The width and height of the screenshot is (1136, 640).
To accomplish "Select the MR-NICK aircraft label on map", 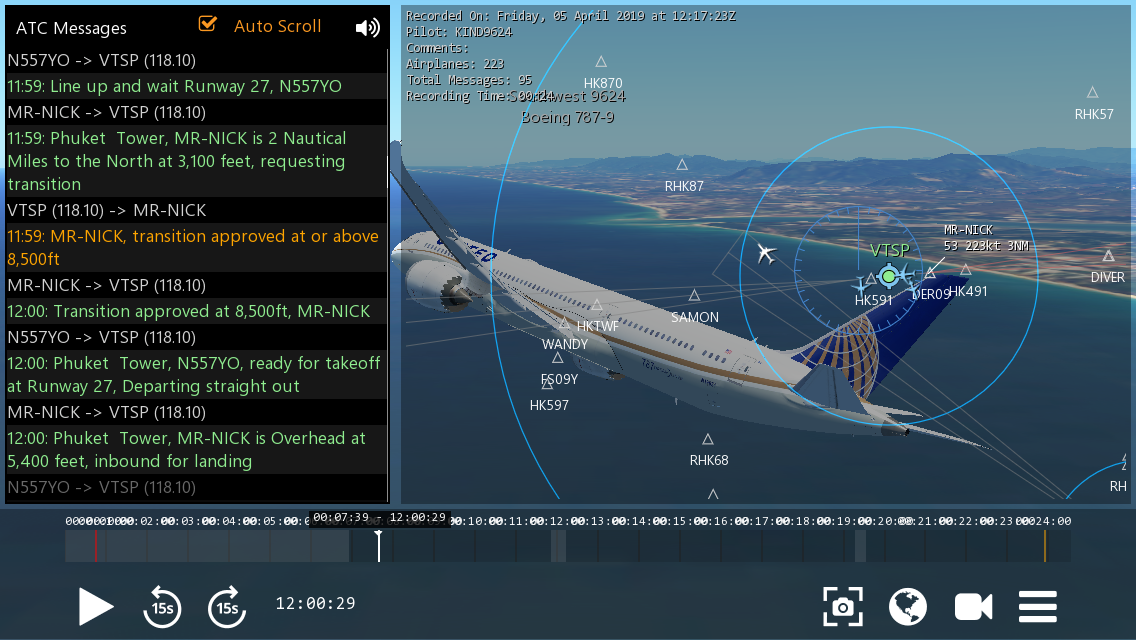I will point(969,230).
